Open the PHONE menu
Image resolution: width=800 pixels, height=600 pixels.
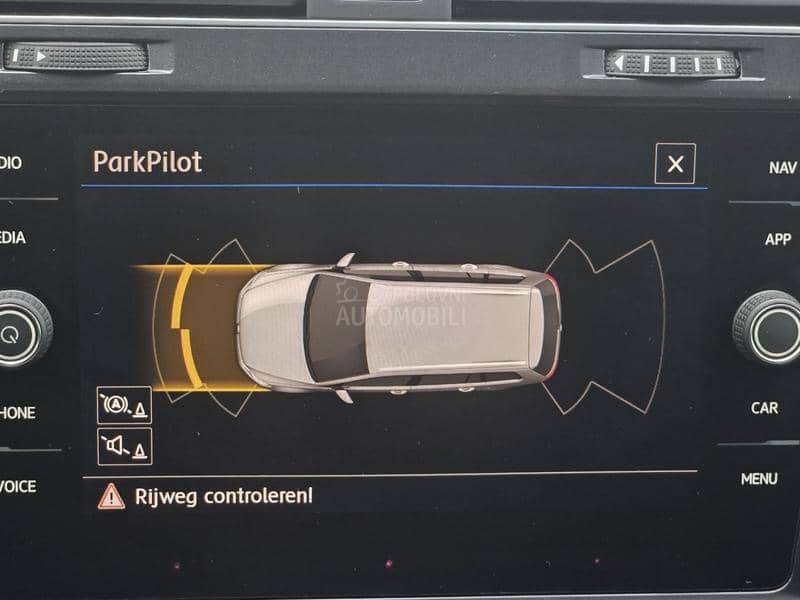tap(17, 412)
